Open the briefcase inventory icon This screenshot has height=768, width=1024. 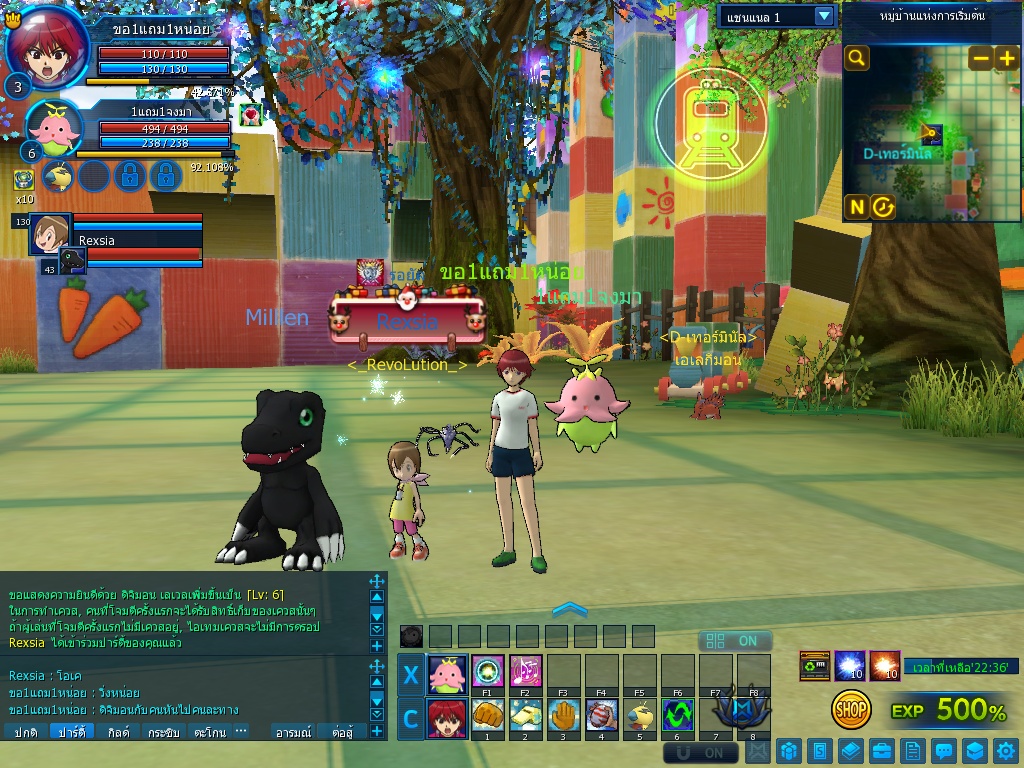click(x=881, y=750)
